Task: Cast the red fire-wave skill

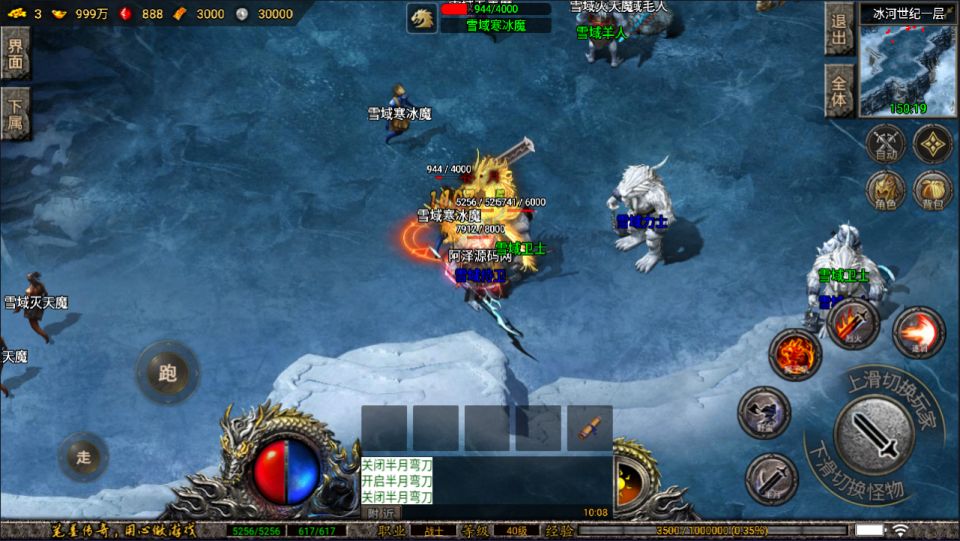Action: point(918,333)
